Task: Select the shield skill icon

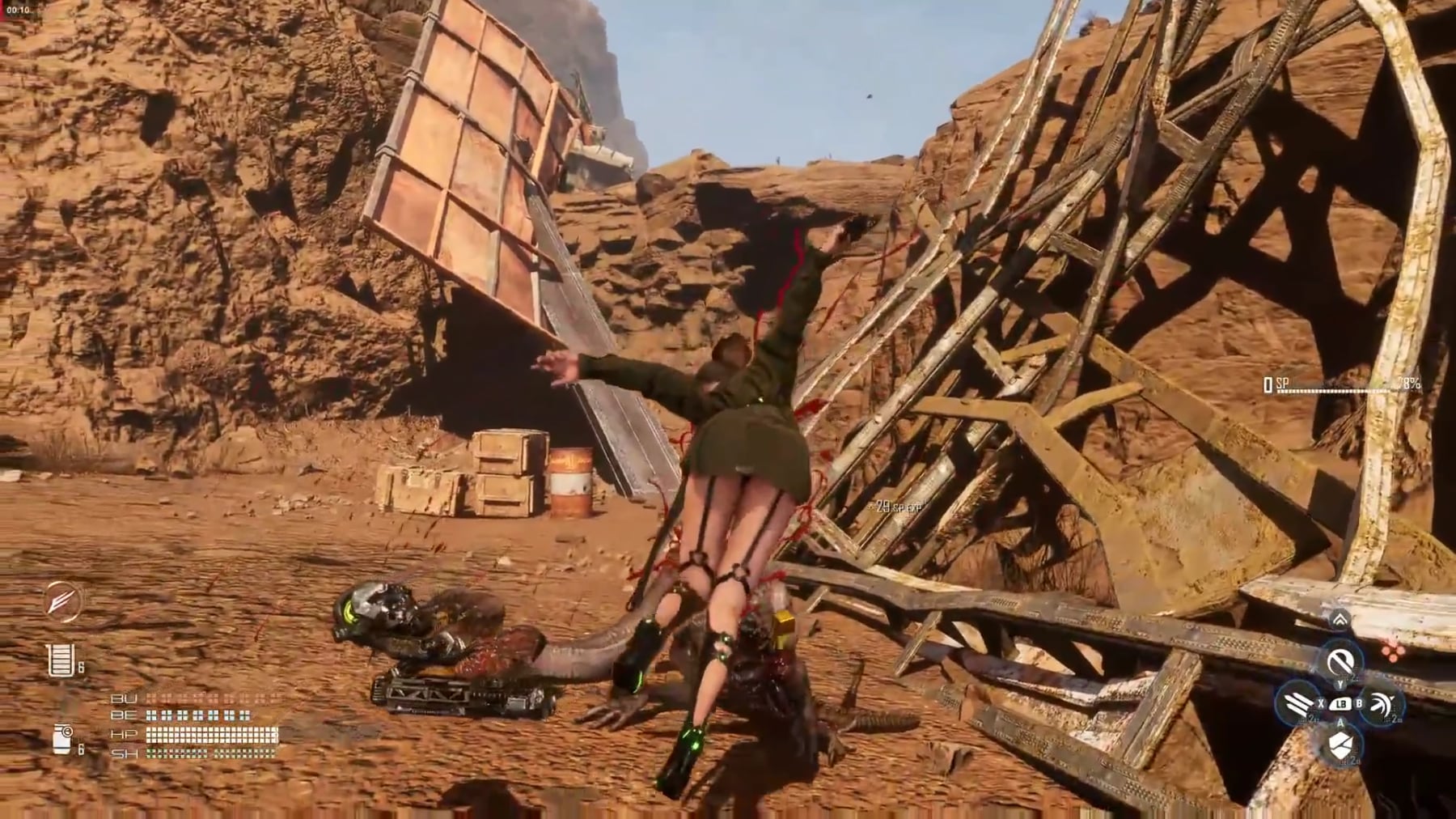Action: [x=1340, y=745]
